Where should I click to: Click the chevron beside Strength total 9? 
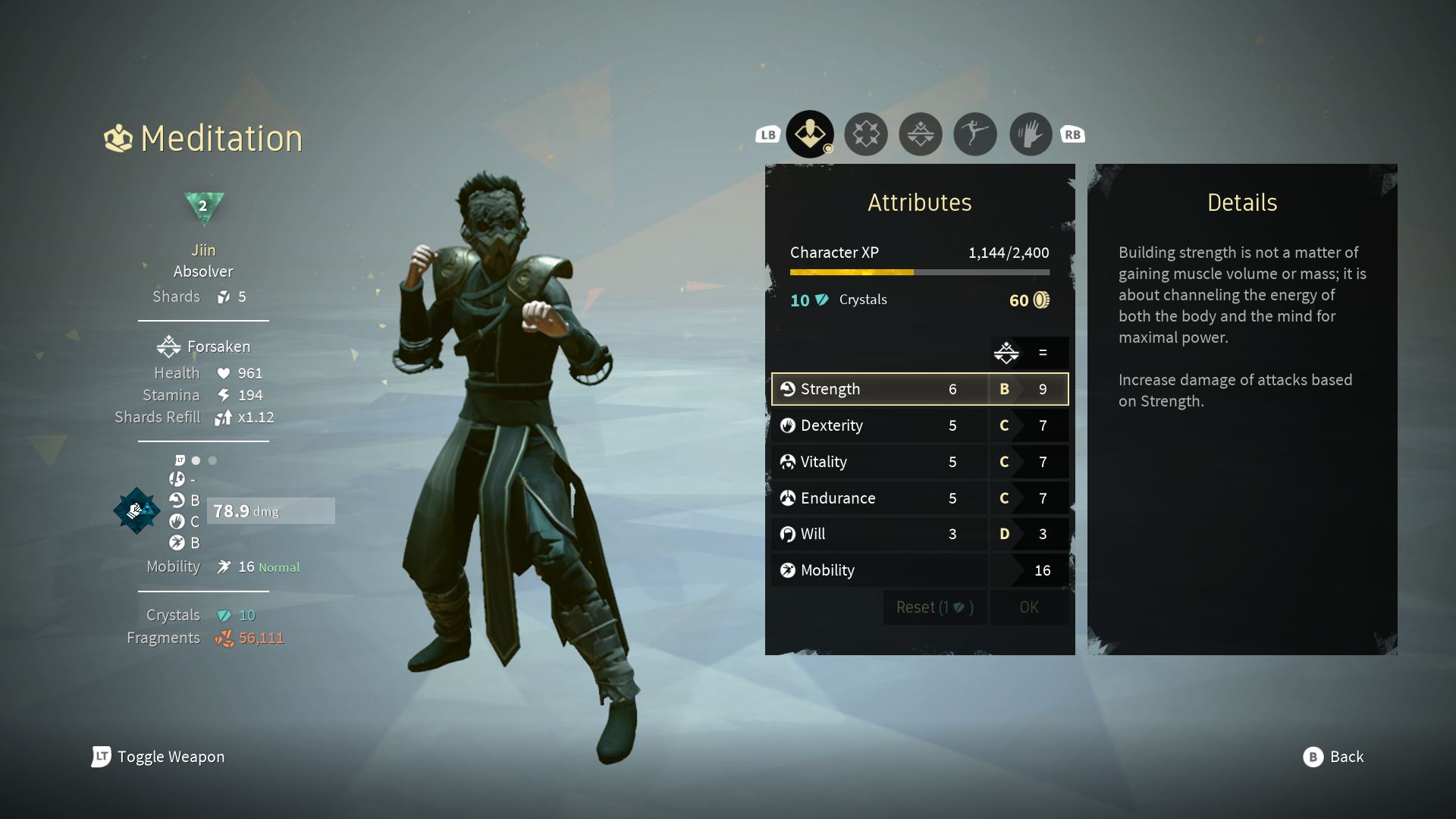(1020, 389)
